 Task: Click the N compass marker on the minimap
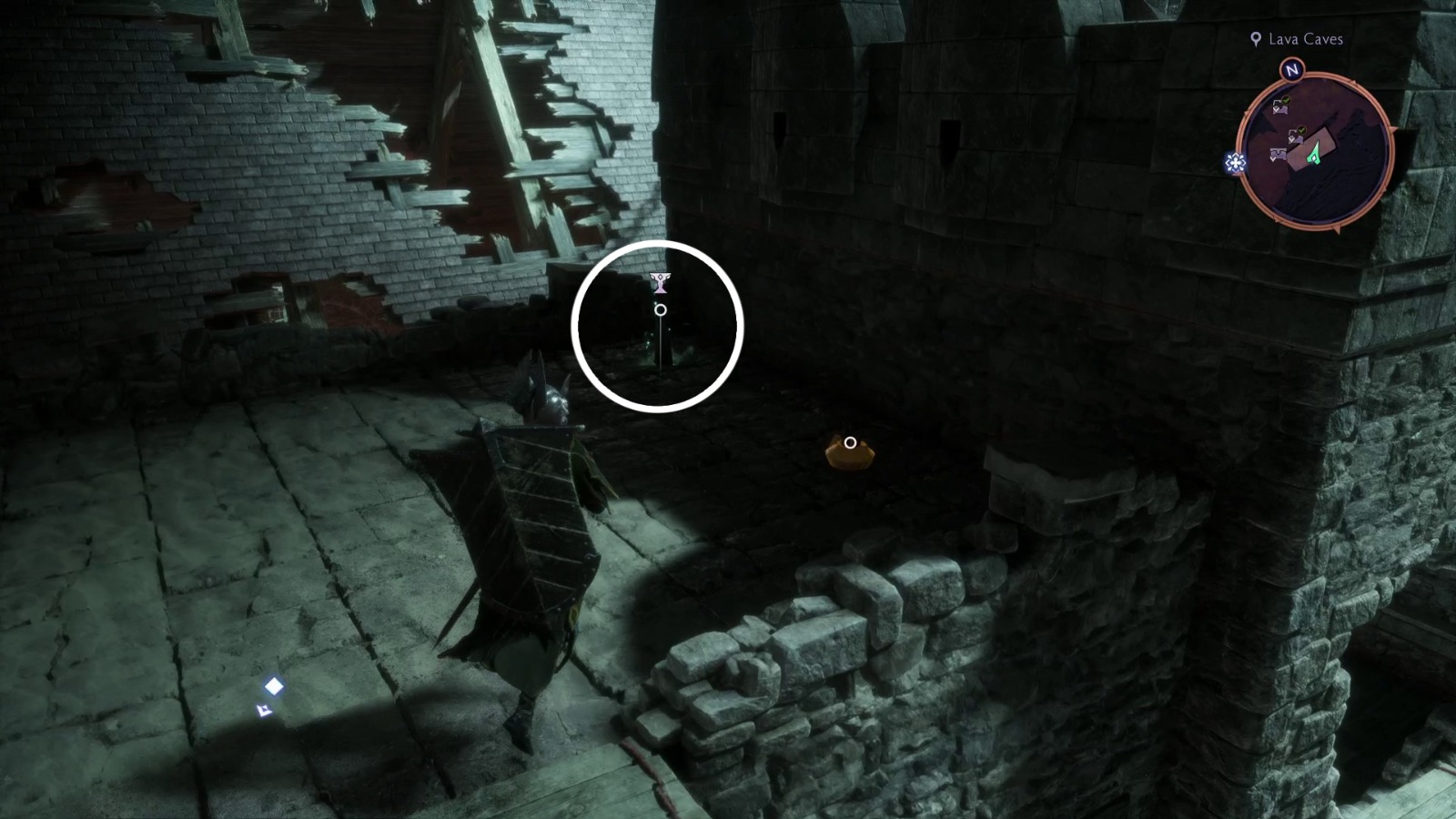pyautogui.click(x=1290, y=70)
